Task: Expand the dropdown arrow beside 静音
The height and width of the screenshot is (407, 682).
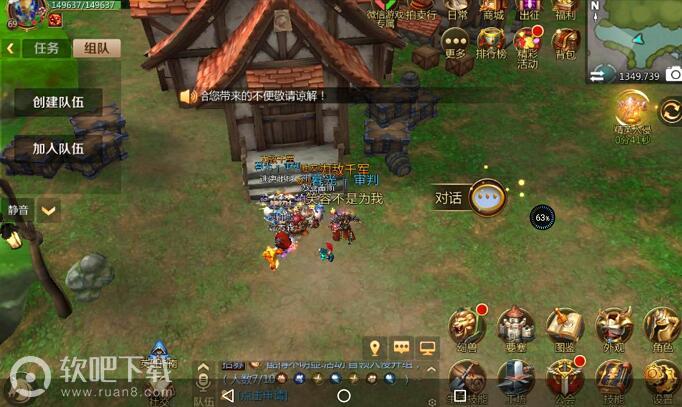Action: pyautogui.click(x=47, y=210)
